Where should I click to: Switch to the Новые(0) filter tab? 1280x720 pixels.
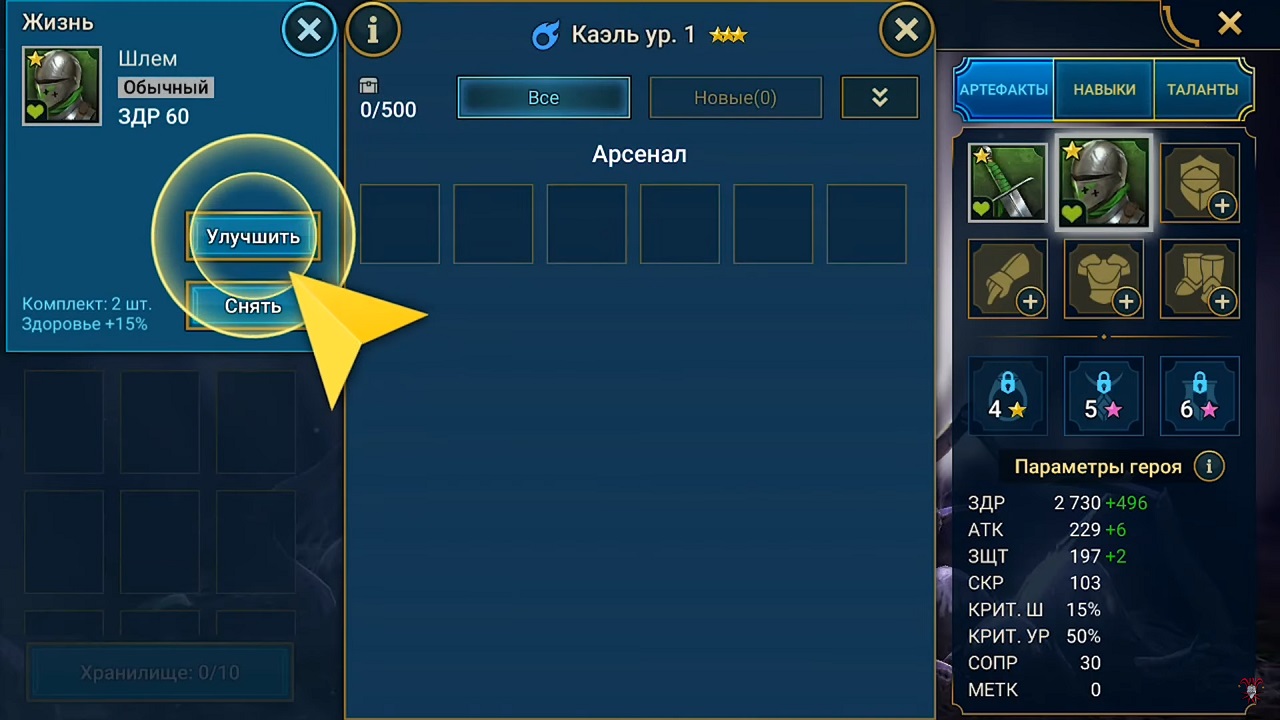[x=735, y=98]
